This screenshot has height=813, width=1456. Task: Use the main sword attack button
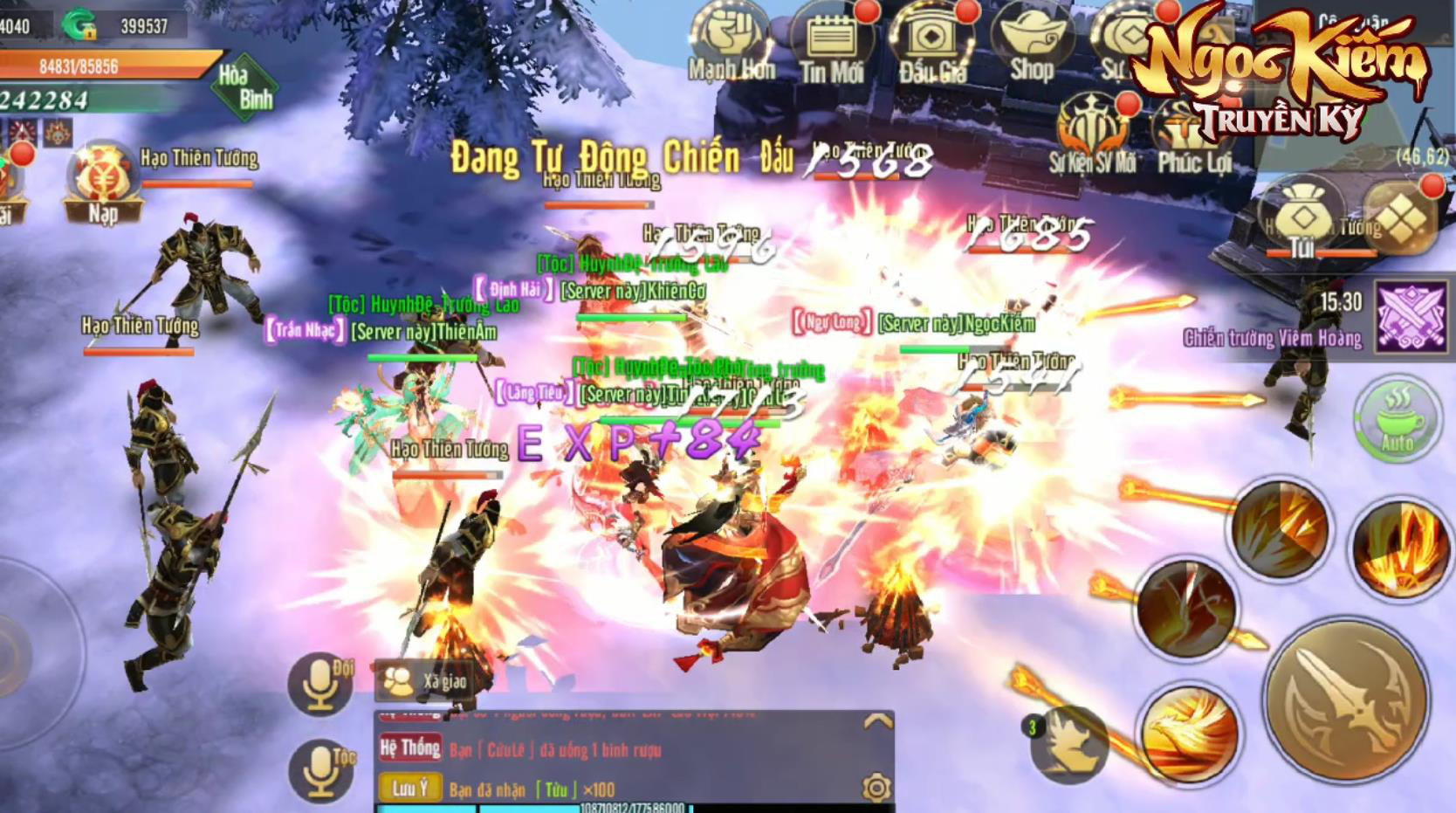click(1348, 699)
